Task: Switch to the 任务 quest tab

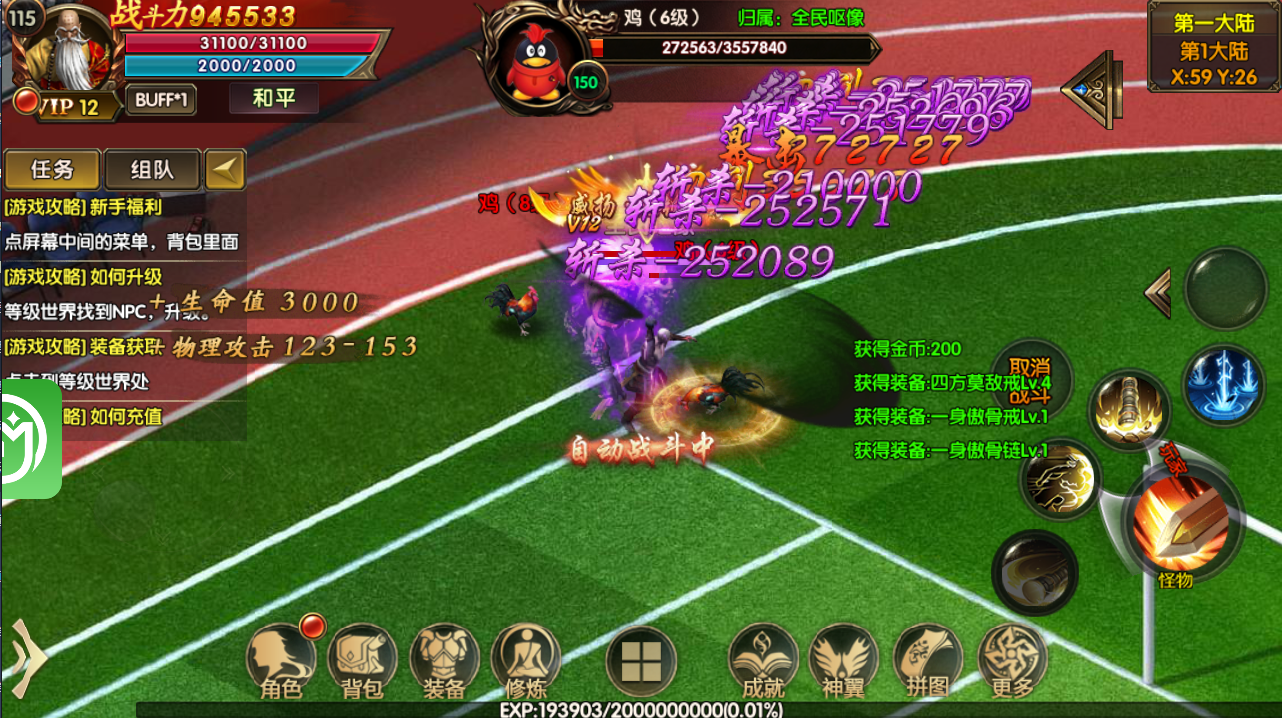Action: (x=52, y=170)
